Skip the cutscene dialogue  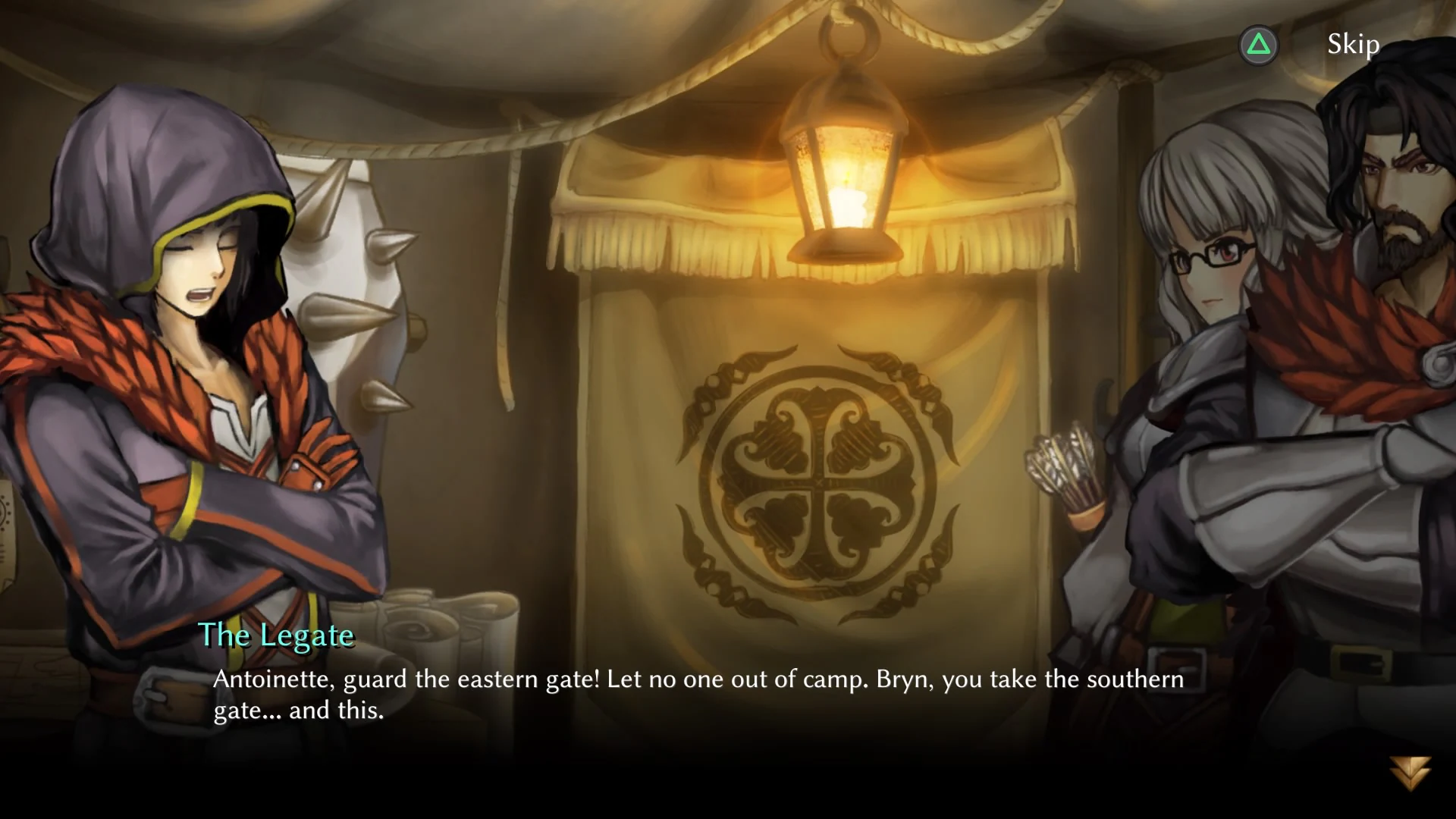tap(1352, 45)
